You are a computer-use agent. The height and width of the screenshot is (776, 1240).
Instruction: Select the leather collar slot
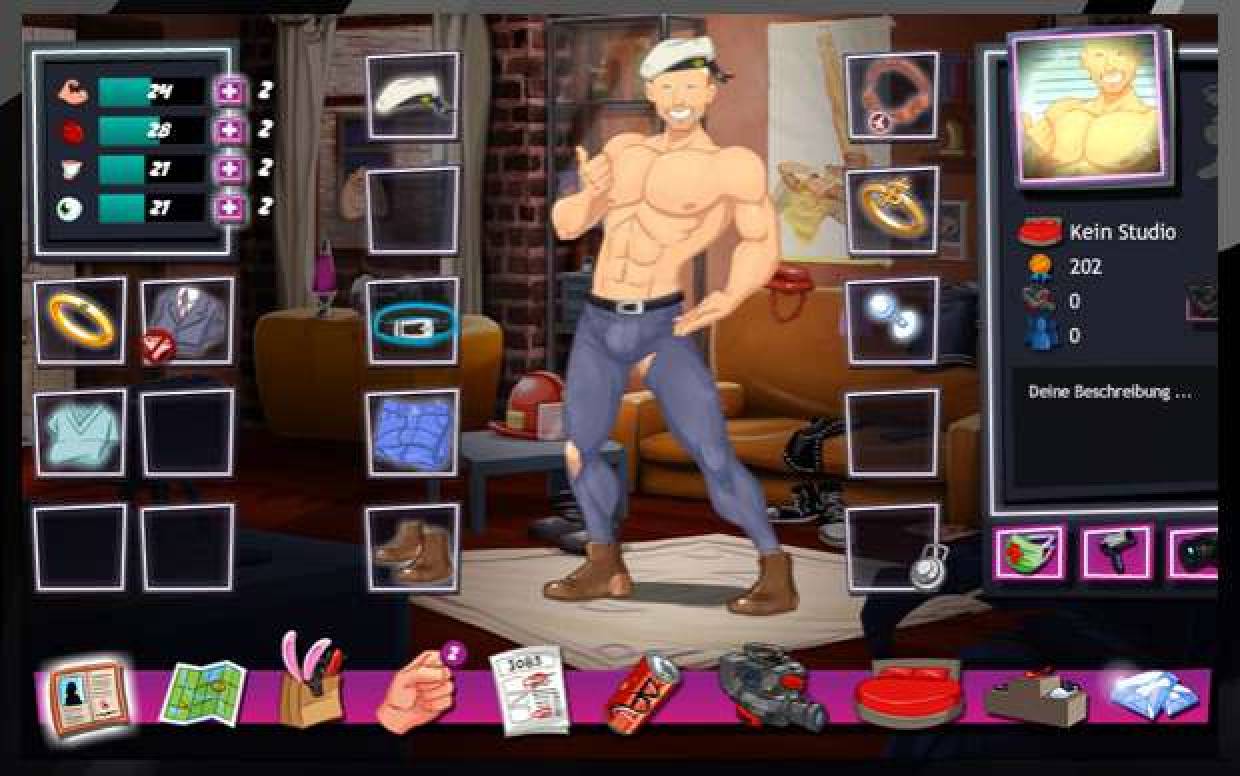click(x=892, y=96)
